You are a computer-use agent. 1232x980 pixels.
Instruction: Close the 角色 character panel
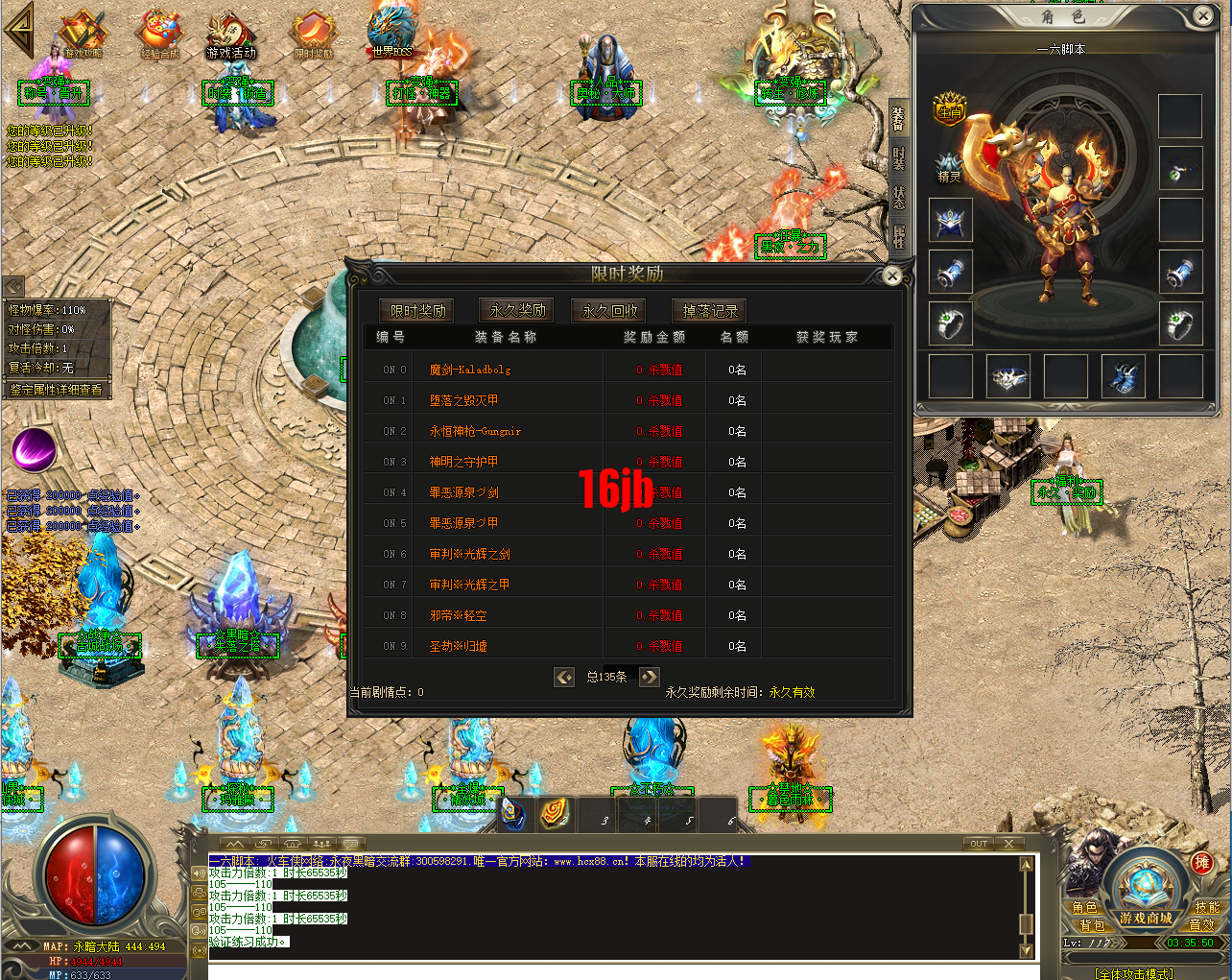pos(1203,15)
